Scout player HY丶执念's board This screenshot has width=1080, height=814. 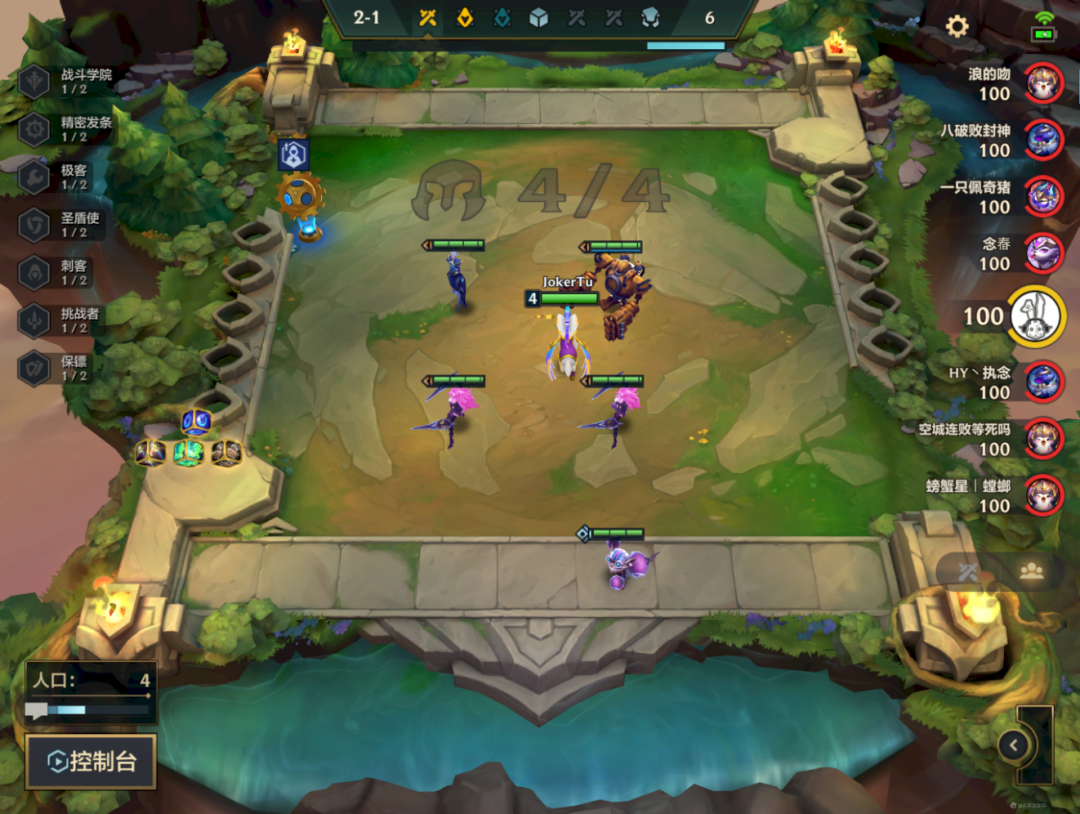click(1043, 381)
